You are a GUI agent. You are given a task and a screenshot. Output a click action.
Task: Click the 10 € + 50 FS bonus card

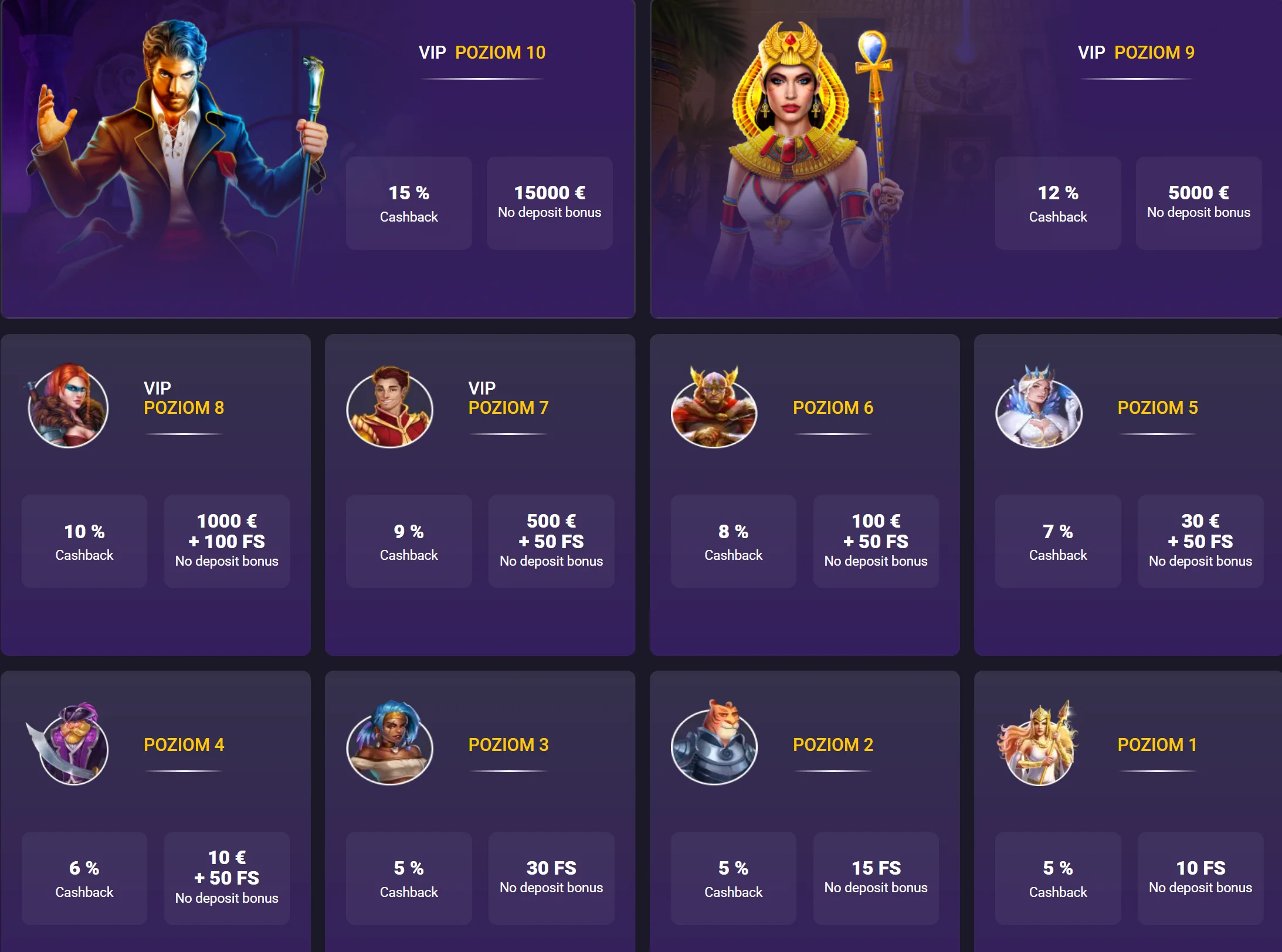coord(226,876)
